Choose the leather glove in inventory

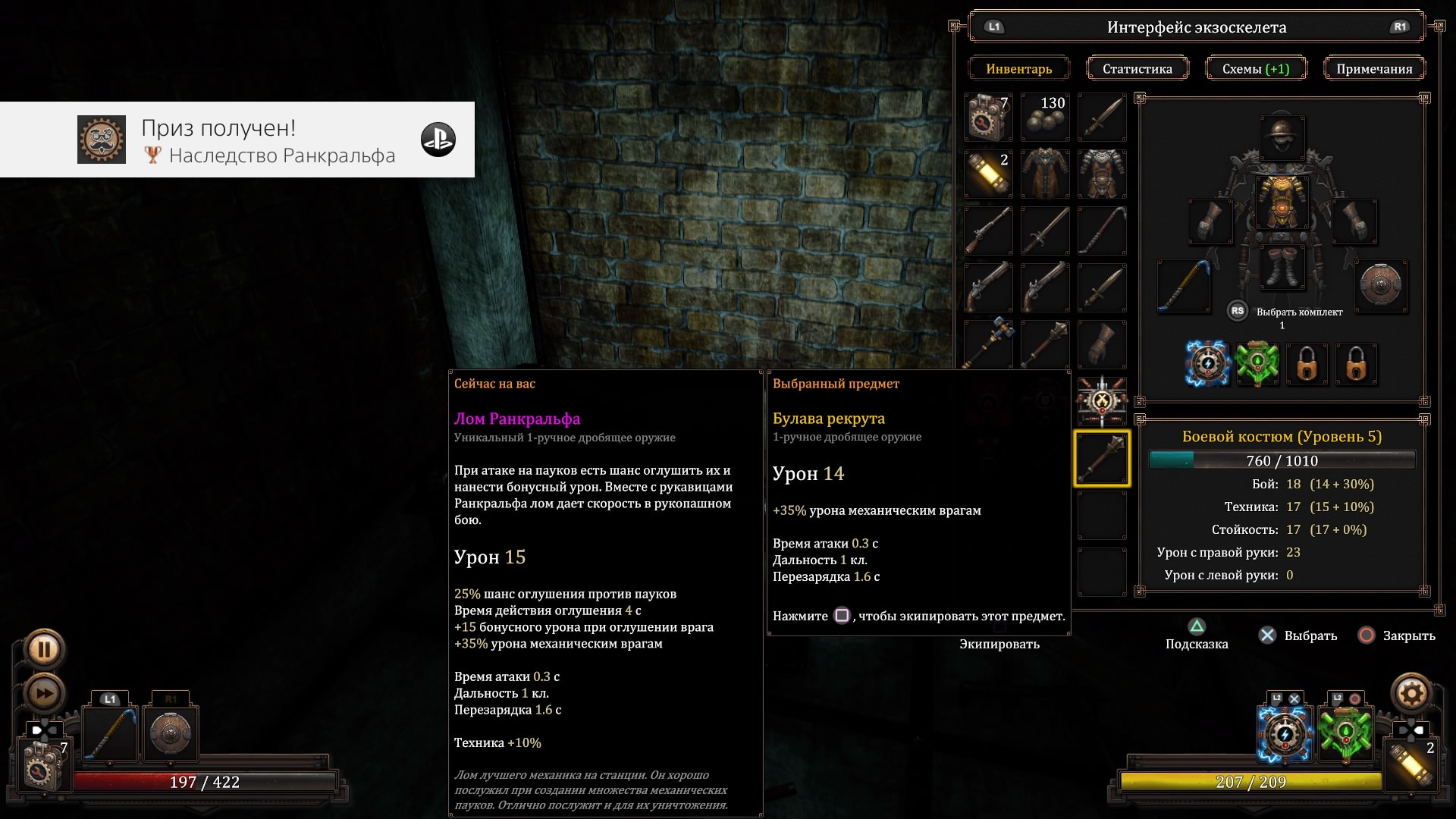click(x=1102, y=344)
